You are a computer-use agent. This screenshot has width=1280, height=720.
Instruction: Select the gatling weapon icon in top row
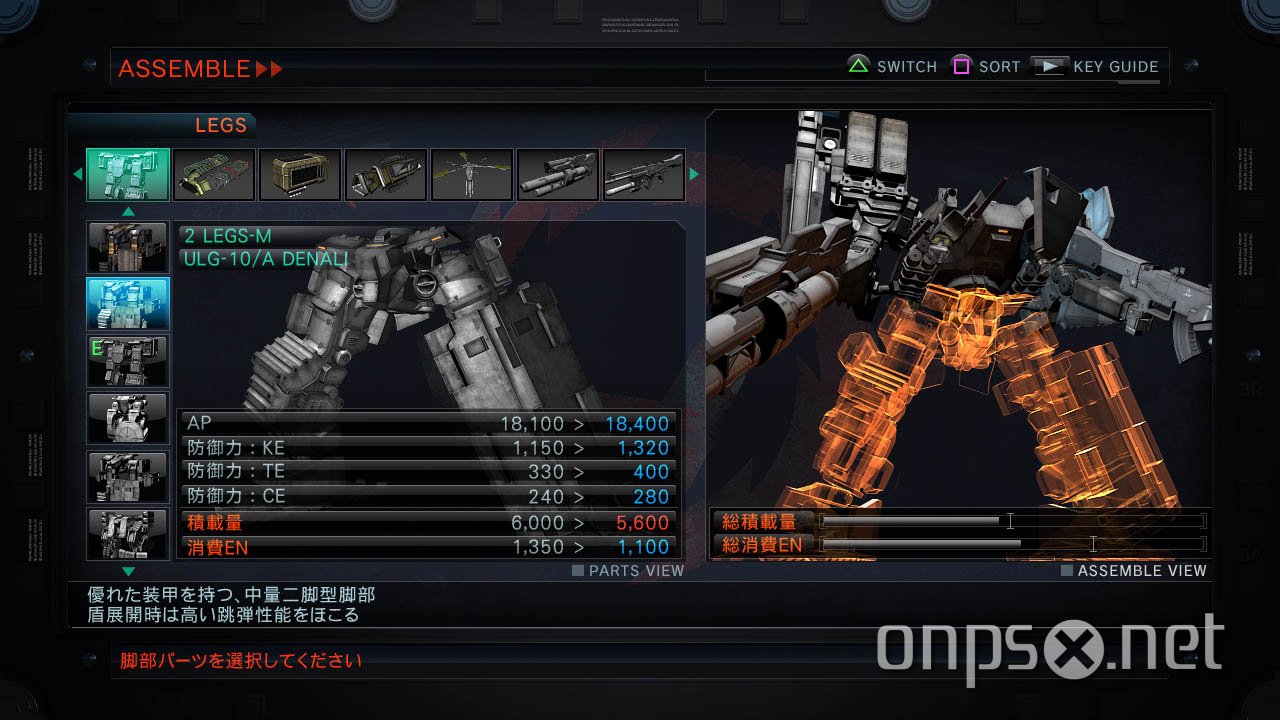tap(557, 174)
